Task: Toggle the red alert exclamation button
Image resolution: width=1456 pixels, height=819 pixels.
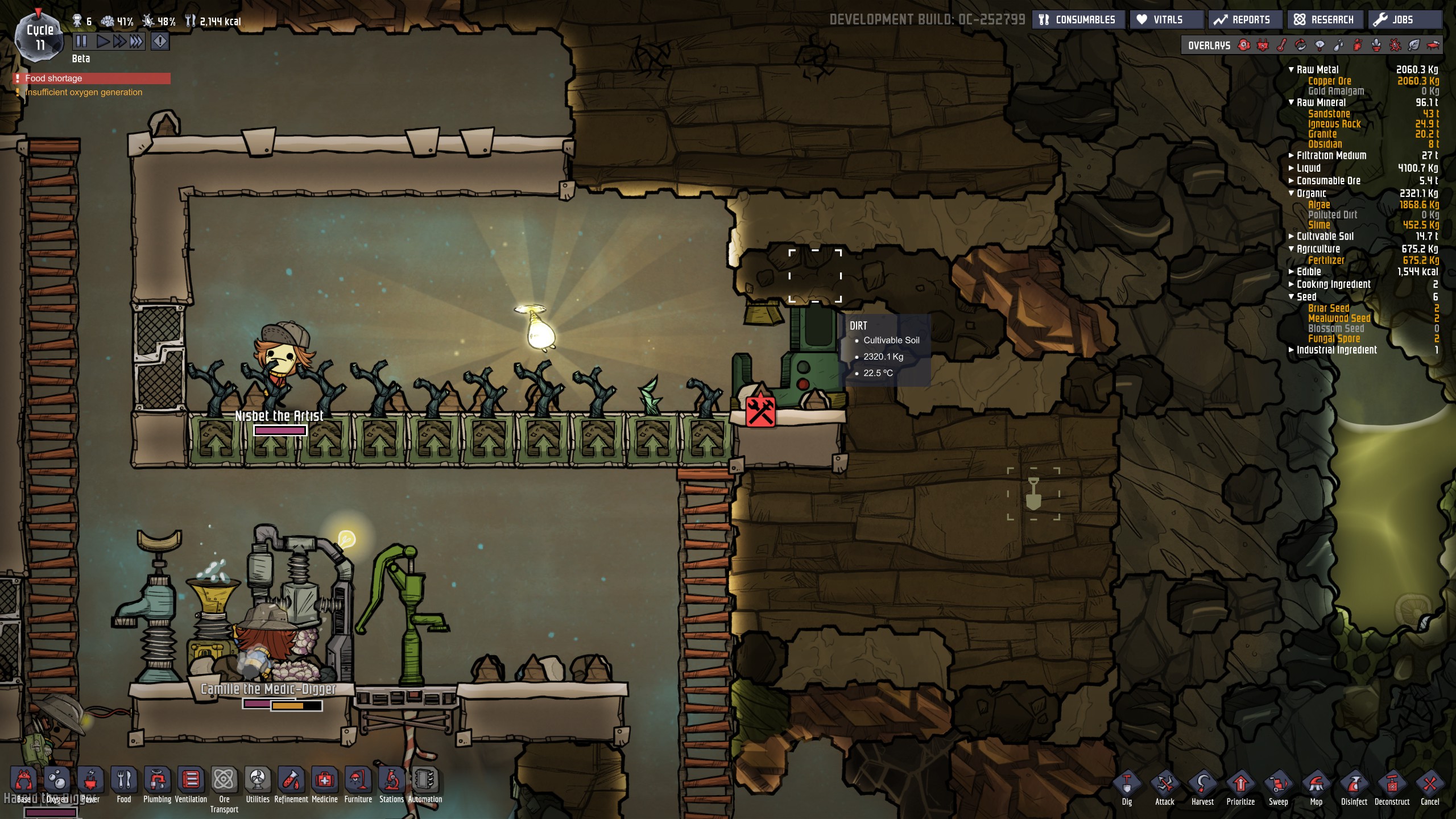Action: point(160,41)
